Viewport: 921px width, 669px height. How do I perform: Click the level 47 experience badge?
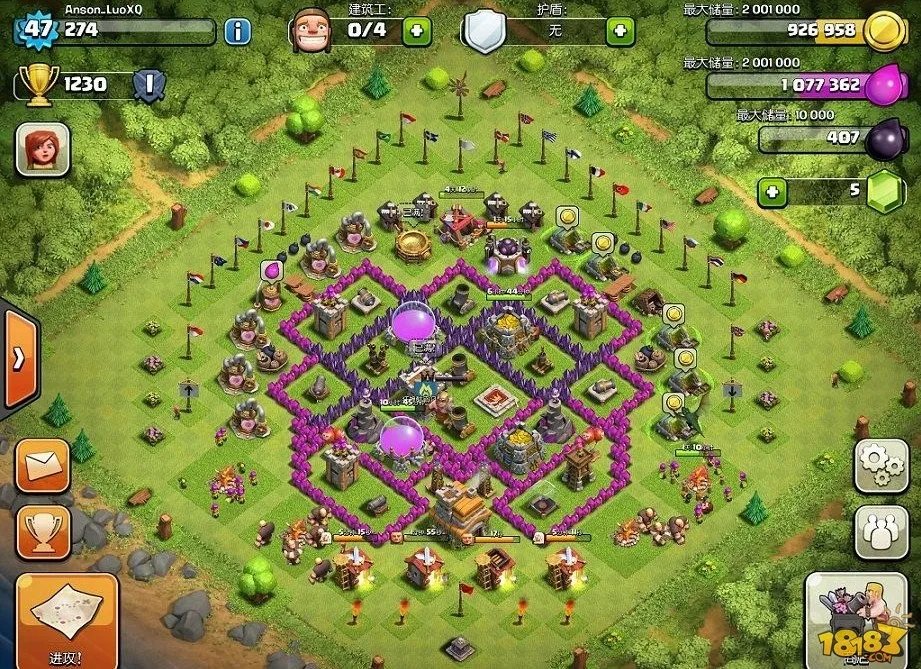[x=38, y=28]
